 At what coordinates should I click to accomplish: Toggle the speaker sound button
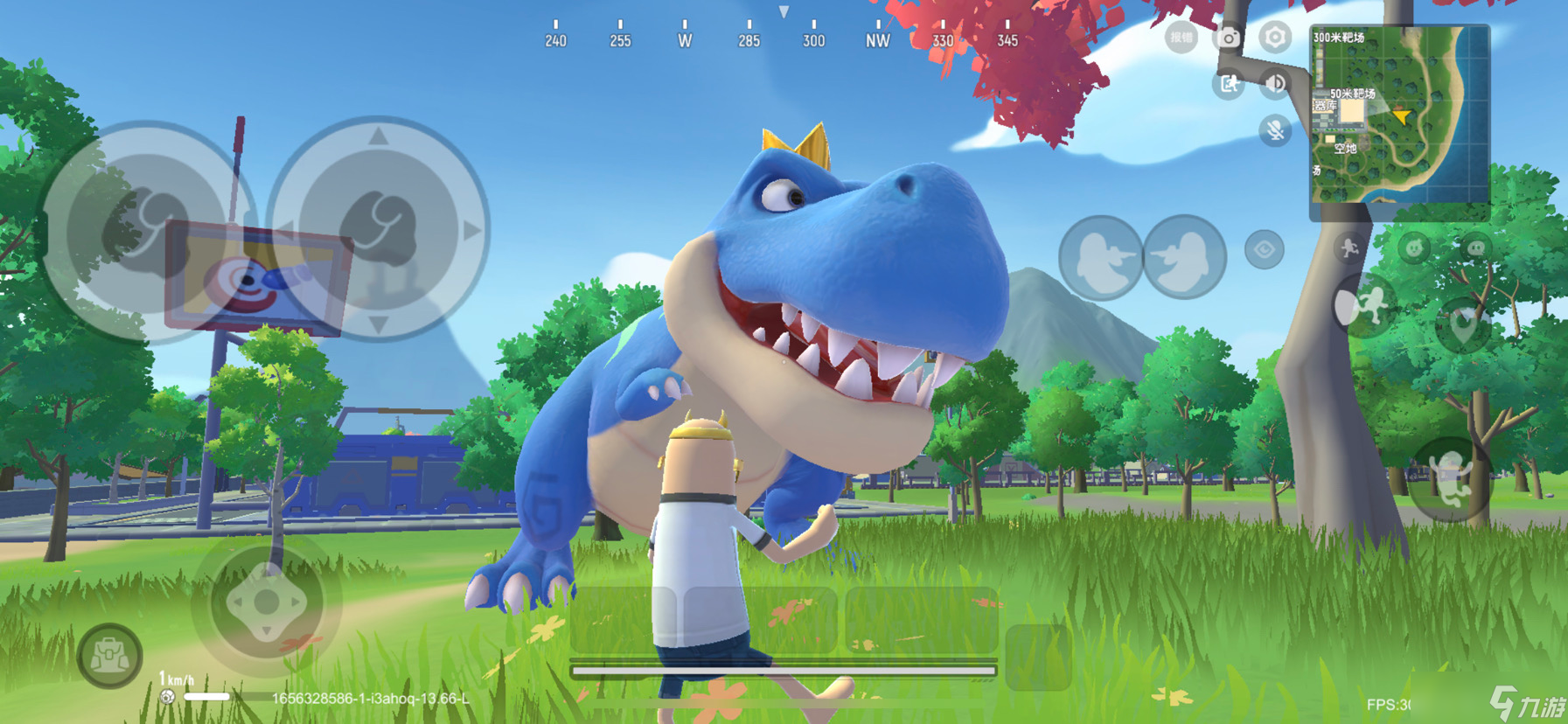click(1275, 84)
